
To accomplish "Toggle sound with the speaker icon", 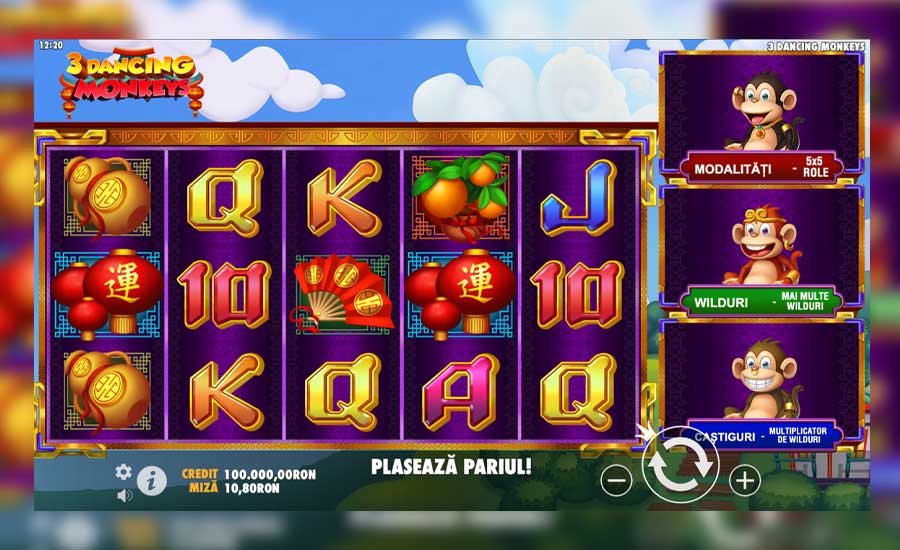I will [x=124, y=495].
